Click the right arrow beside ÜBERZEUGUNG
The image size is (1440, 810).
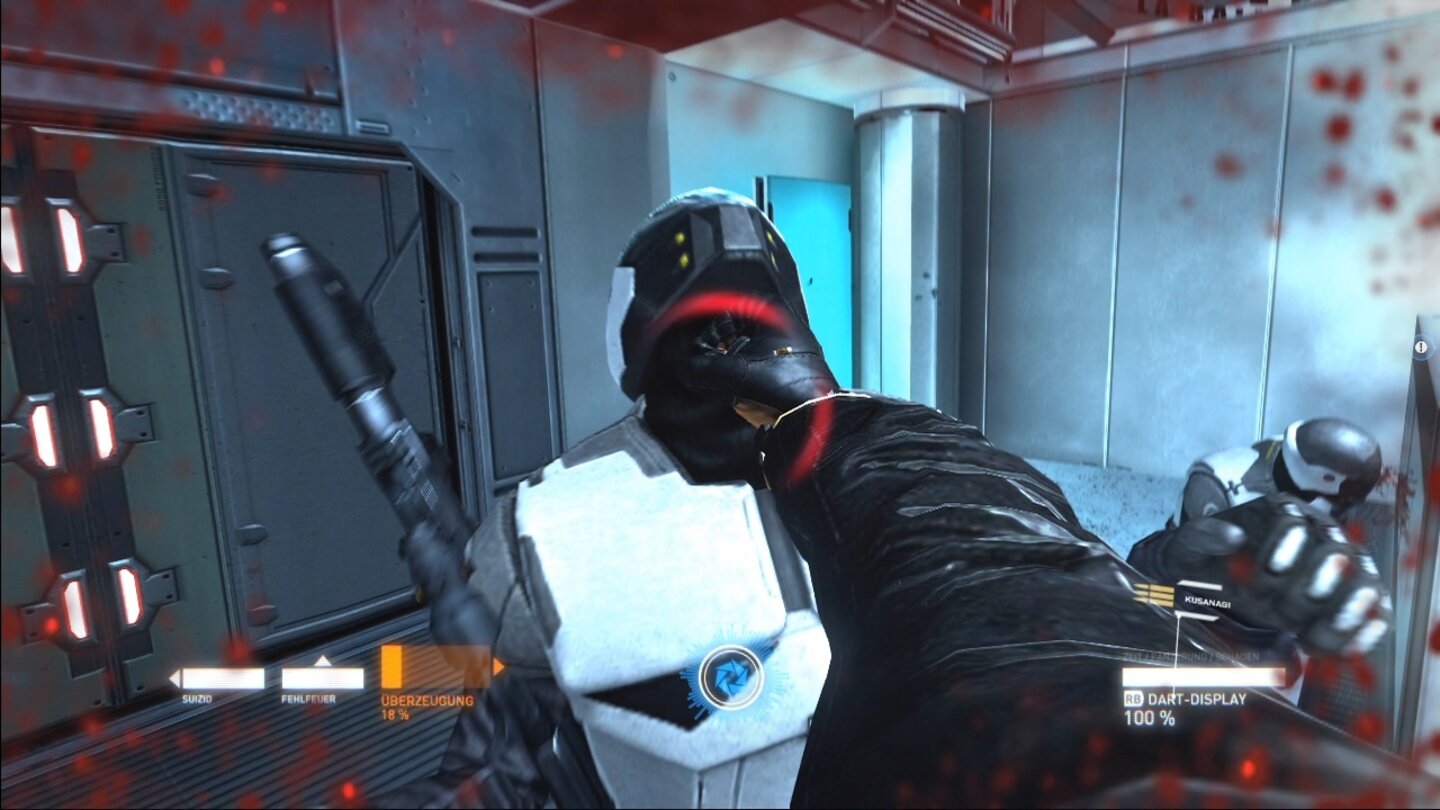498,667
